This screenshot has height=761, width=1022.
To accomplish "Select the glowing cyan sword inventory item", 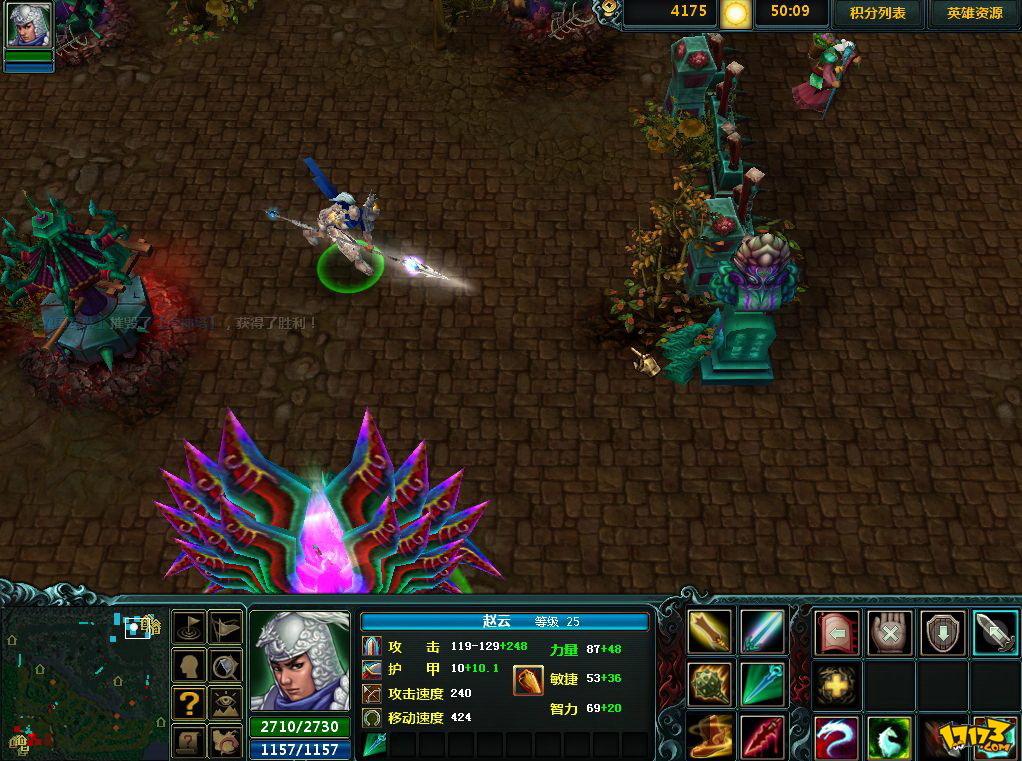I will 762,631.
